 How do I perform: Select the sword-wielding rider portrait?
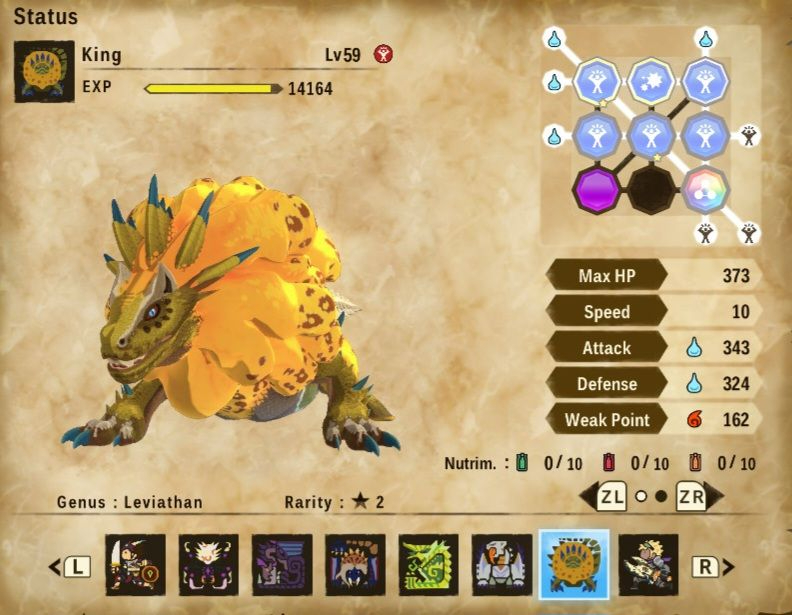pos(135,564)
